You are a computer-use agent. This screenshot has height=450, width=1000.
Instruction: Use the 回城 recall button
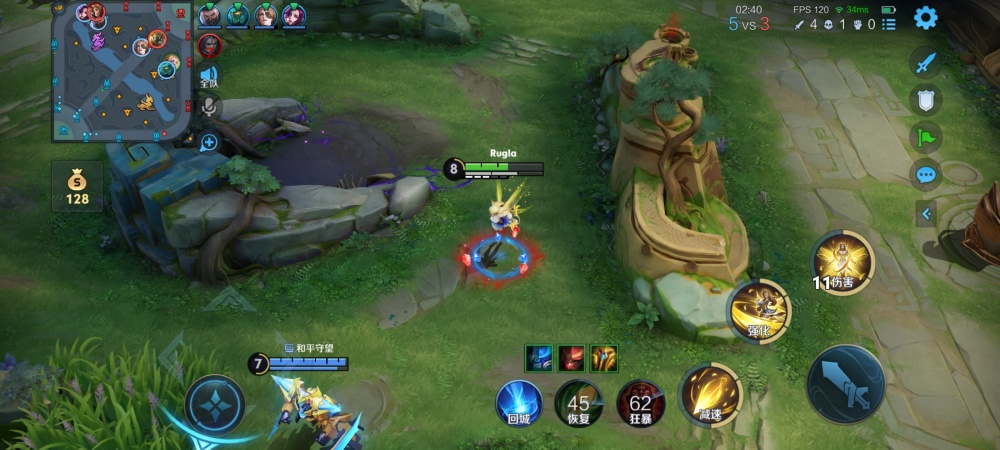[519, 403]
